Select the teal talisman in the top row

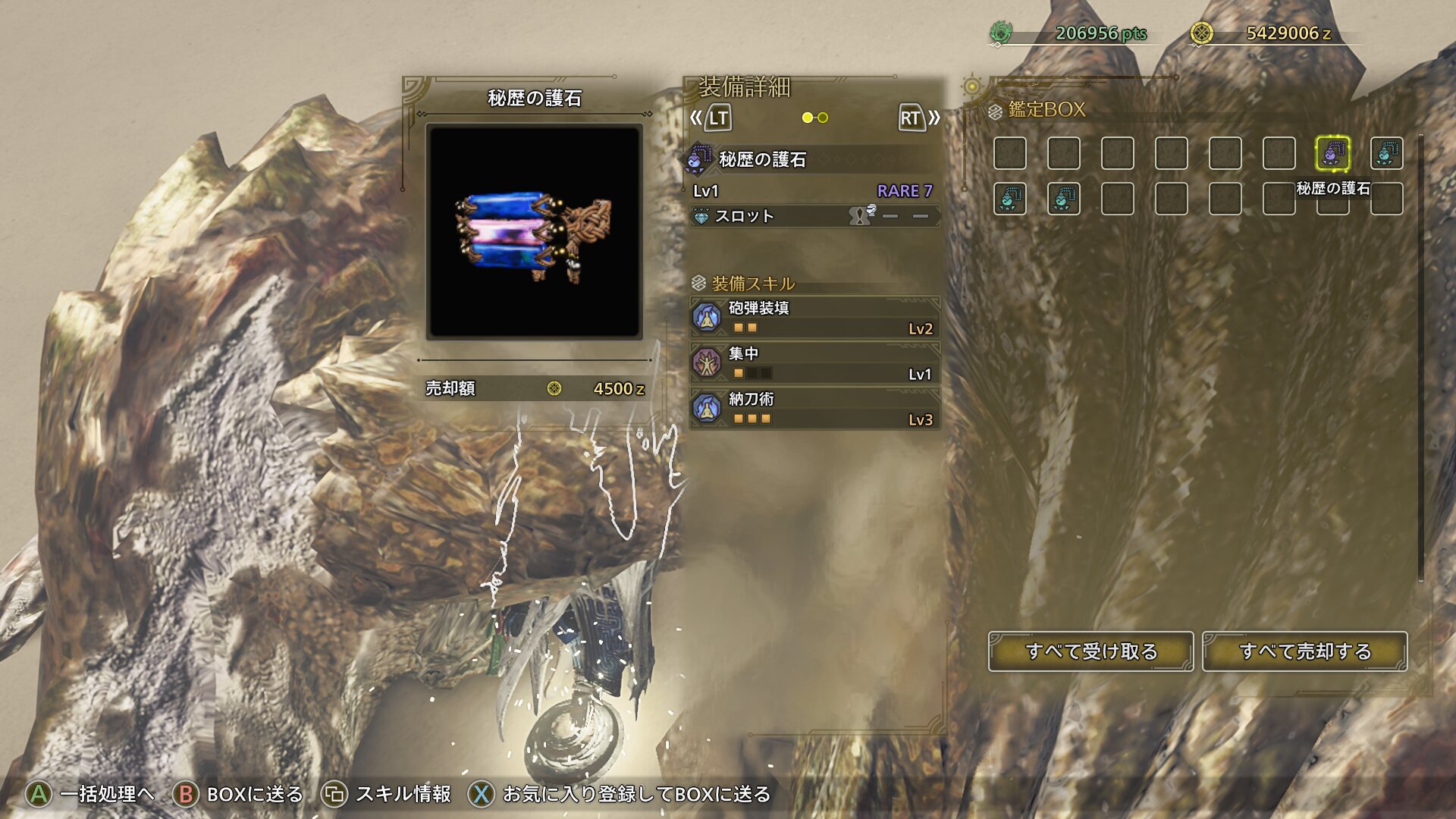pos(1386,153)
